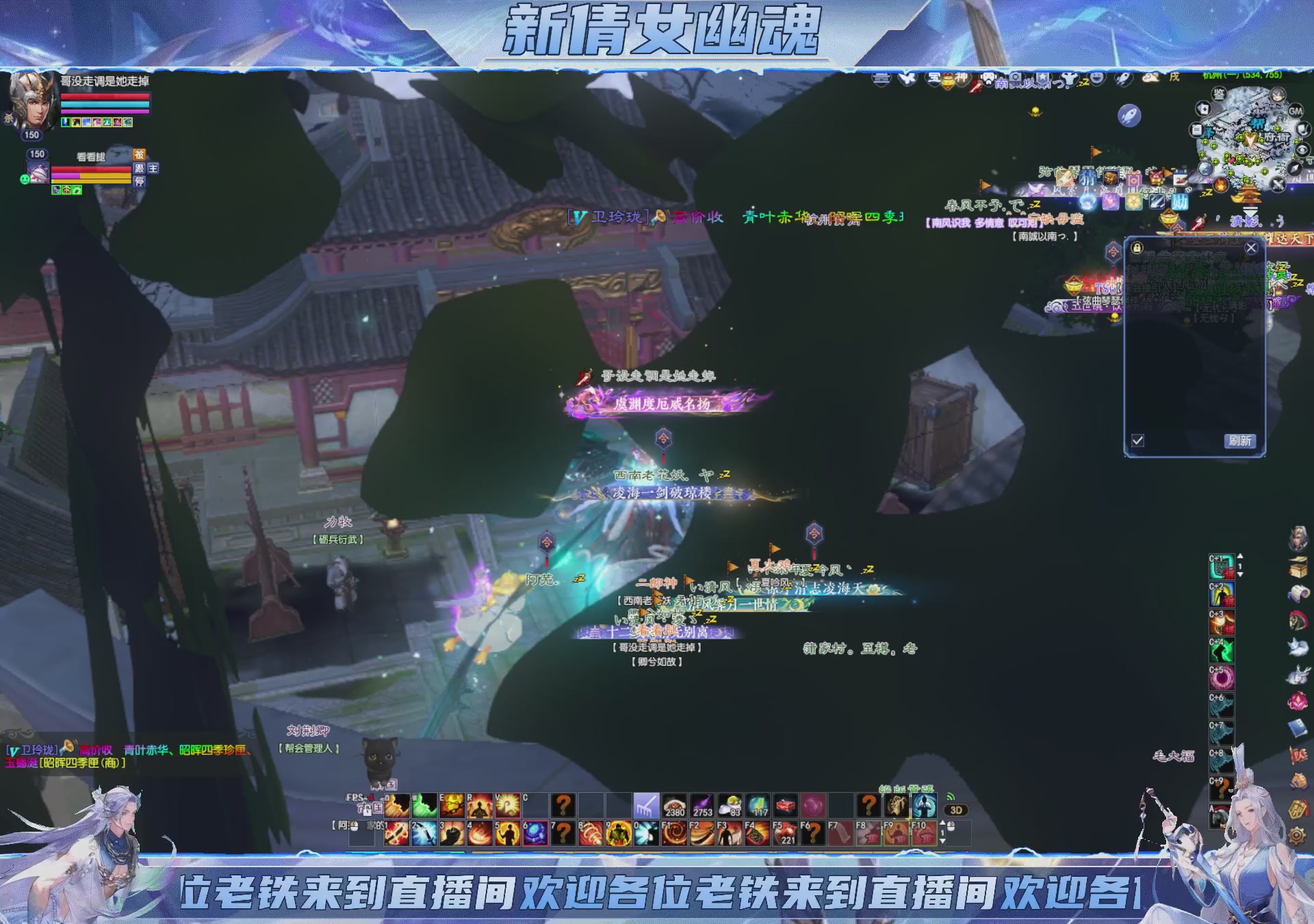1314x924 pixels.
Task: Click the 杭州(一) coordinates text at top right
Action: click(x=1242, y=77)
